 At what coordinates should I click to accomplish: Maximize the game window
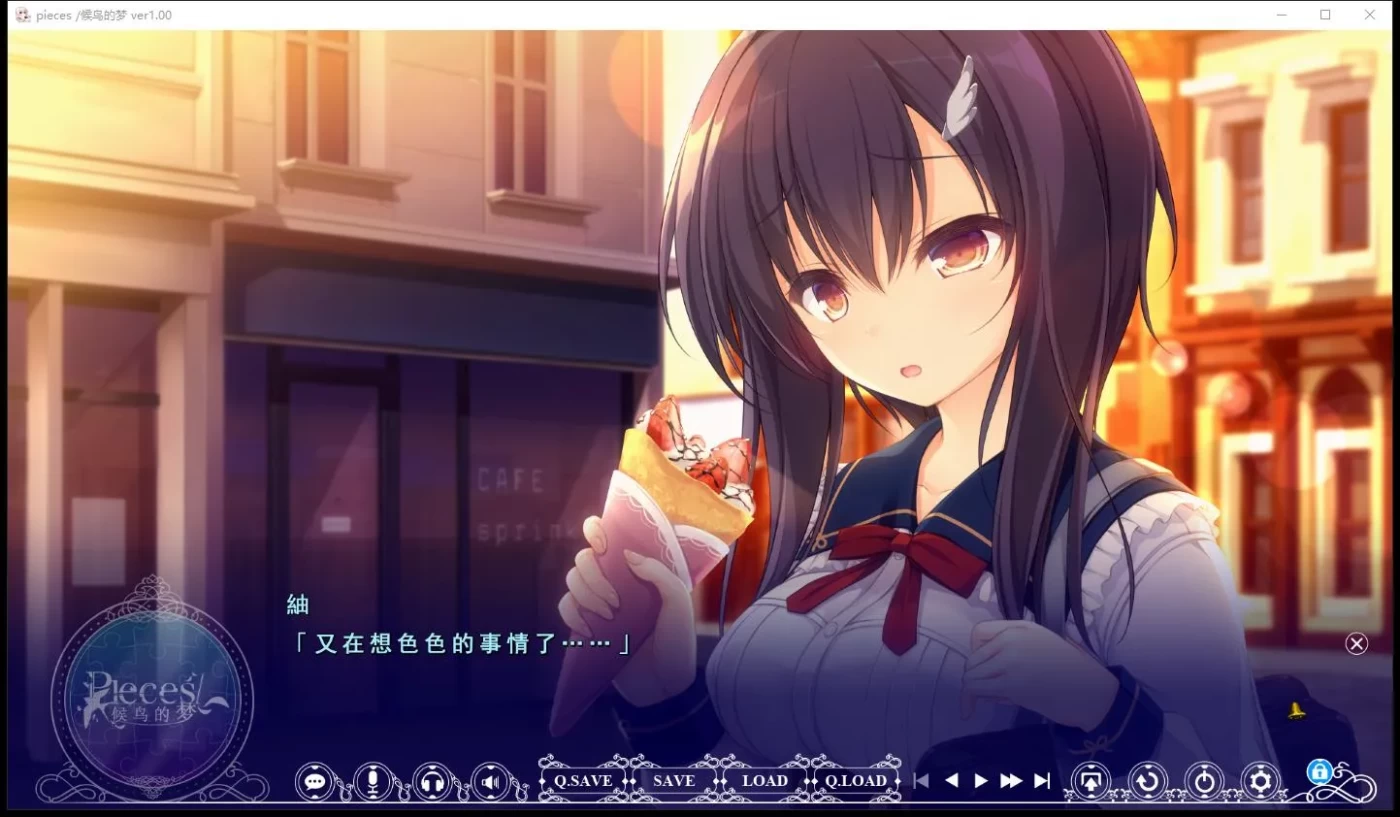(1325, 15)
